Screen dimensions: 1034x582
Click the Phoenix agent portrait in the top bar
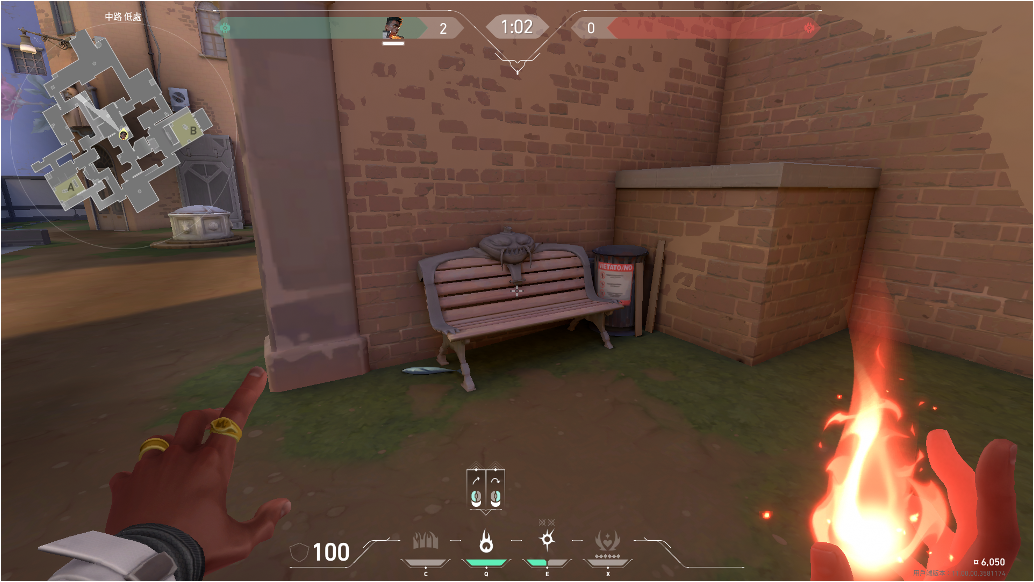pyautogui.click(x=393, y=28)
